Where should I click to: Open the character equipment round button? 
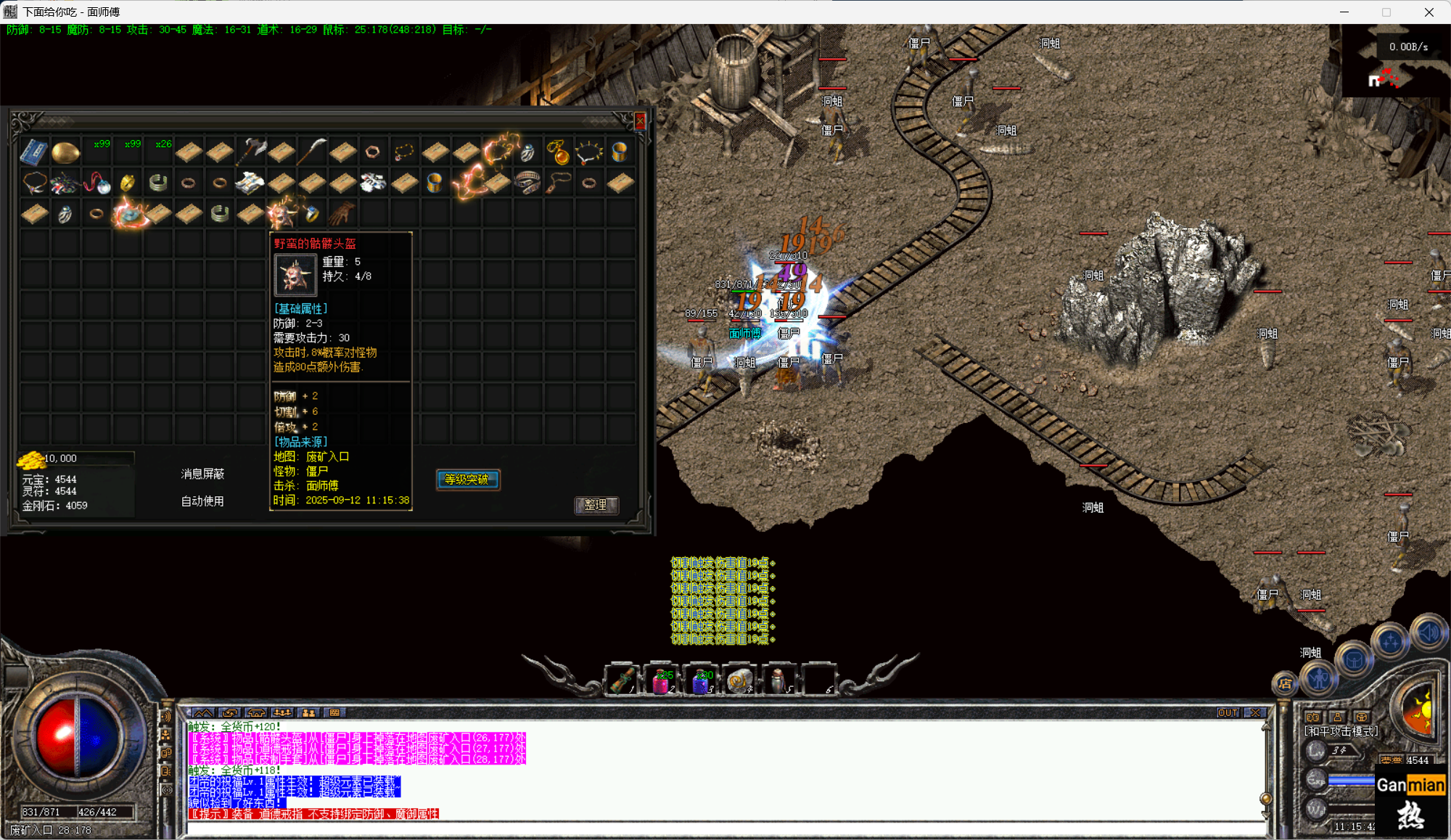(x=1319, y=679)
